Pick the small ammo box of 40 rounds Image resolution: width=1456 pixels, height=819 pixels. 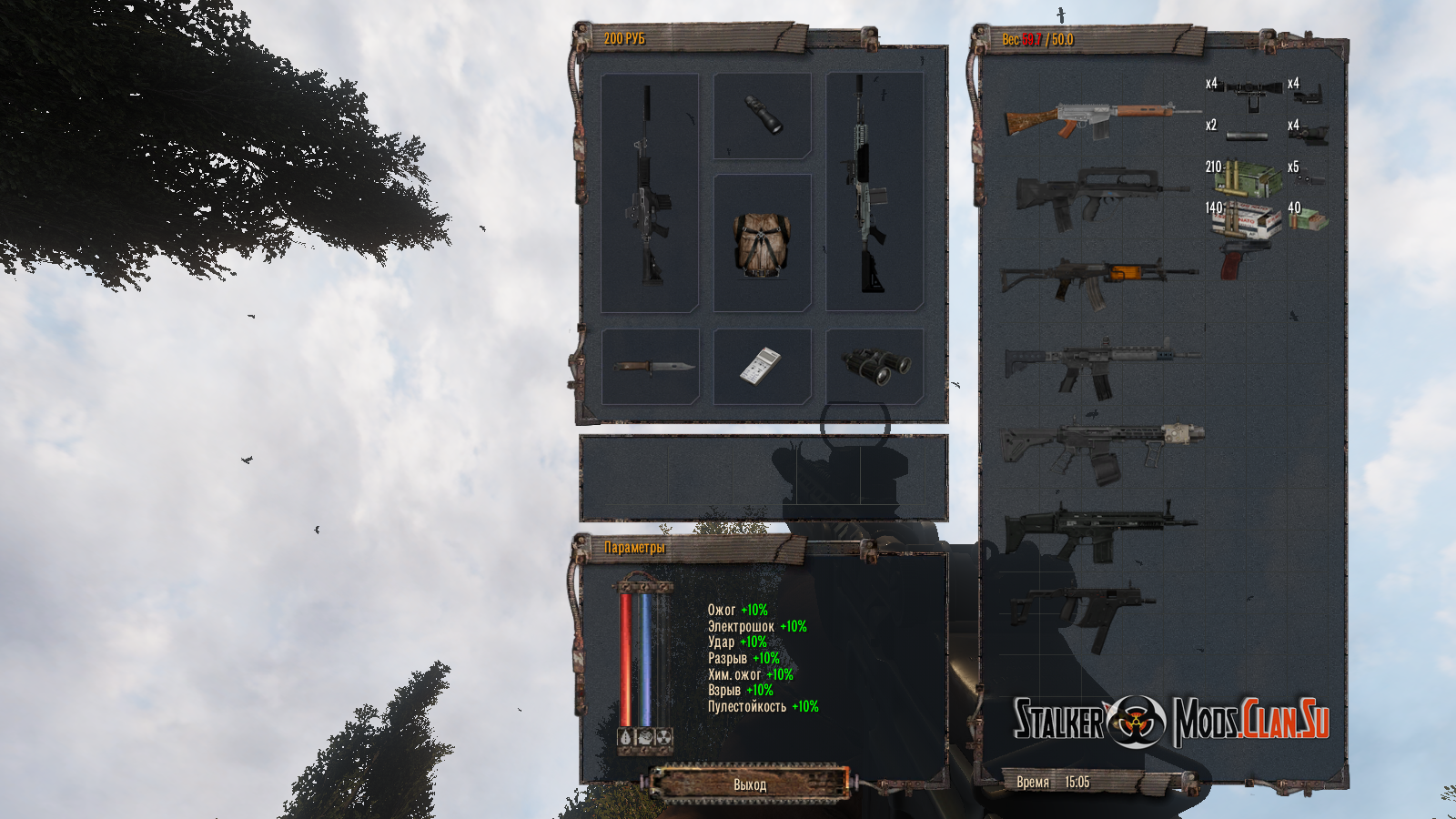(x=1309, y=218)
